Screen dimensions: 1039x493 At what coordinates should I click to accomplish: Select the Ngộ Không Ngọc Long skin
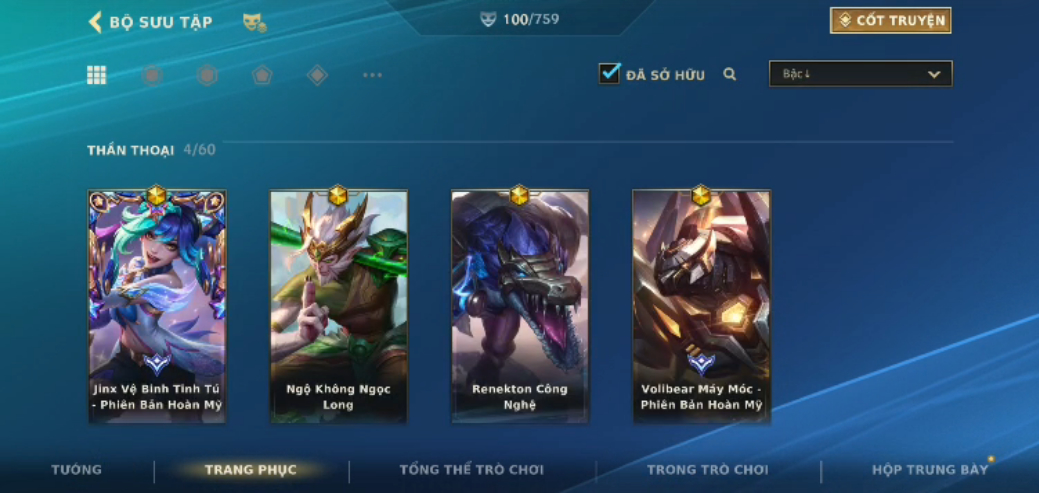[x=338, y=305]
